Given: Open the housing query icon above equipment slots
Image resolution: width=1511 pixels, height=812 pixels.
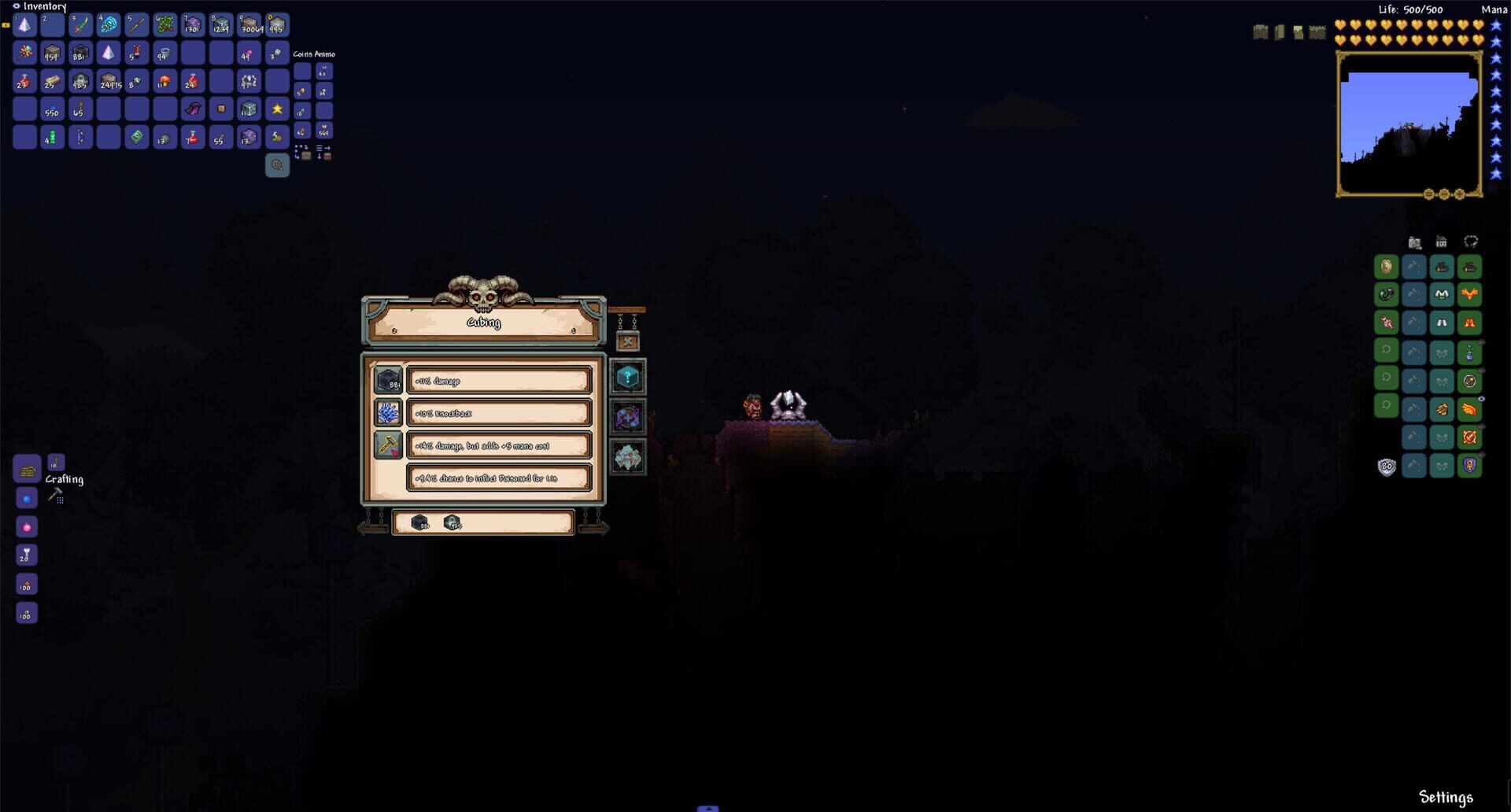Looking at the screenshot, I should coord(1440,242).
